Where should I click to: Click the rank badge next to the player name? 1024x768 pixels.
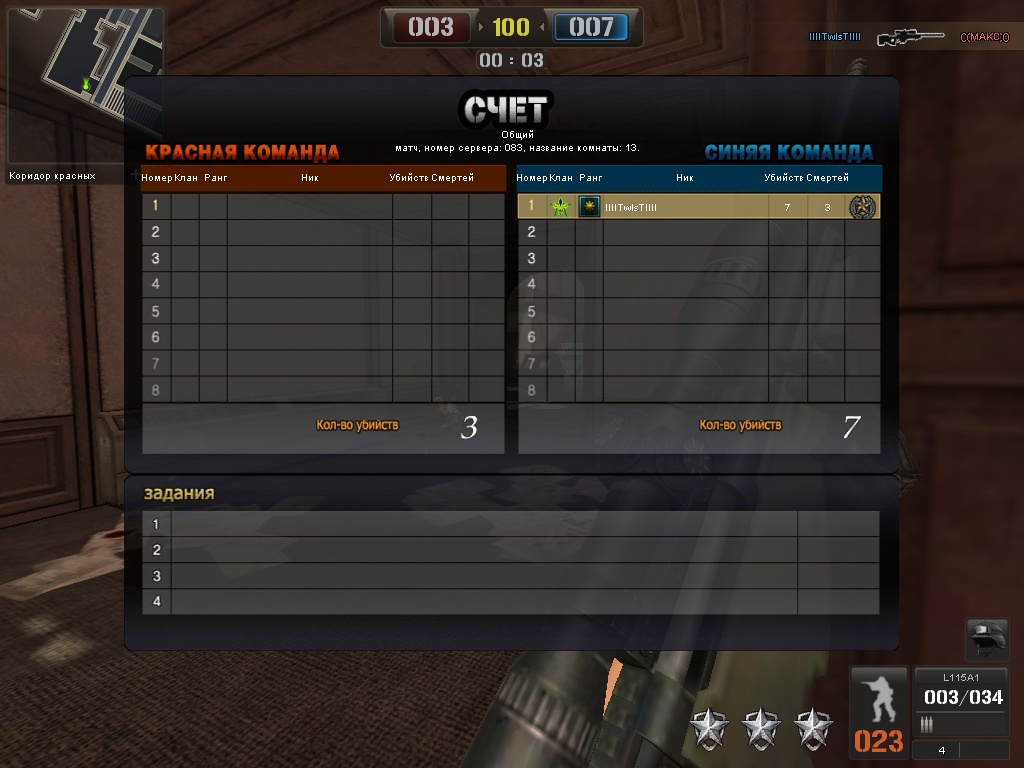coord(589,207)
